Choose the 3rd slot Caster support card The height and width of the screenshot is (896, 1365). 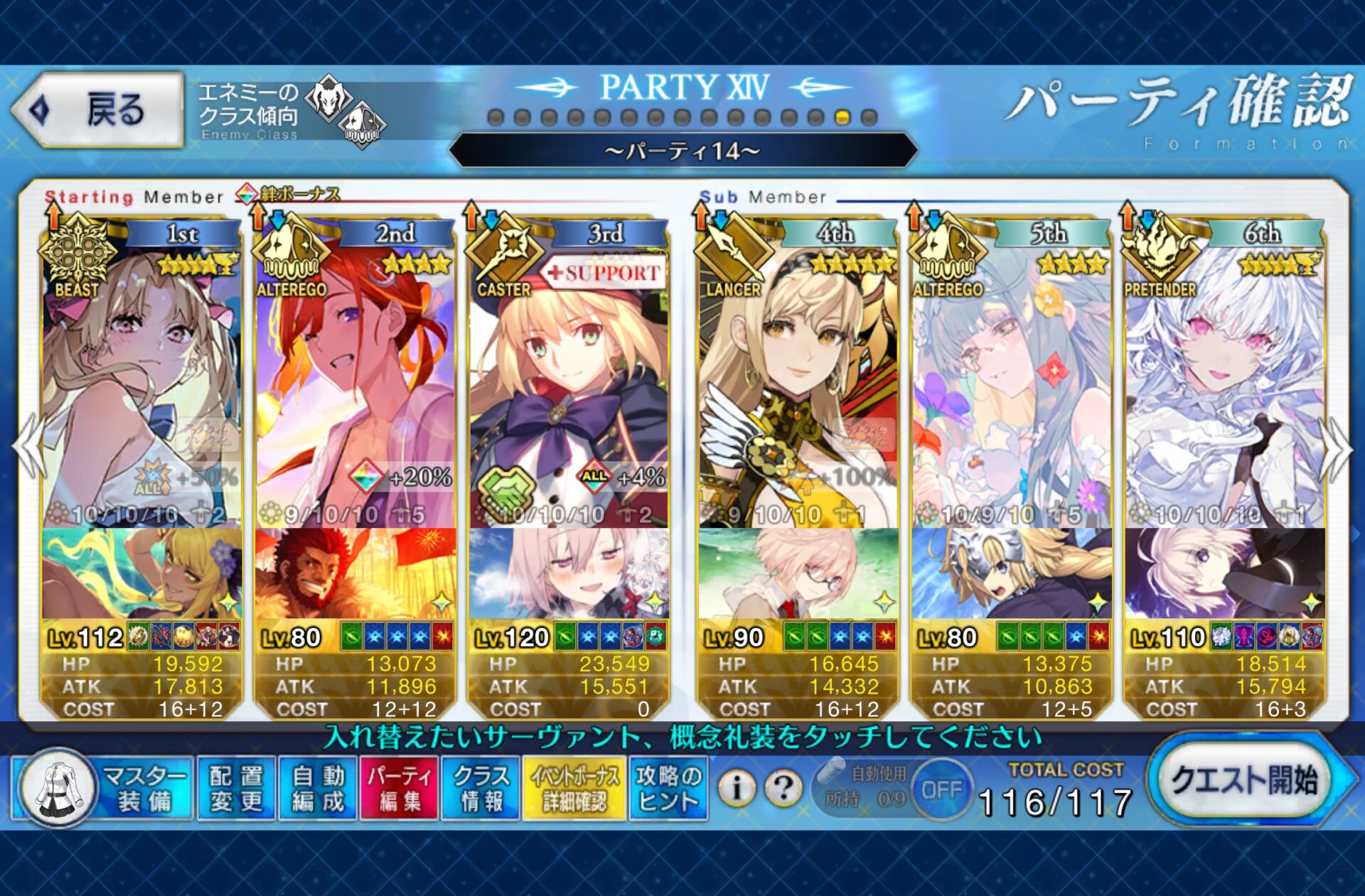click(568, 384)
